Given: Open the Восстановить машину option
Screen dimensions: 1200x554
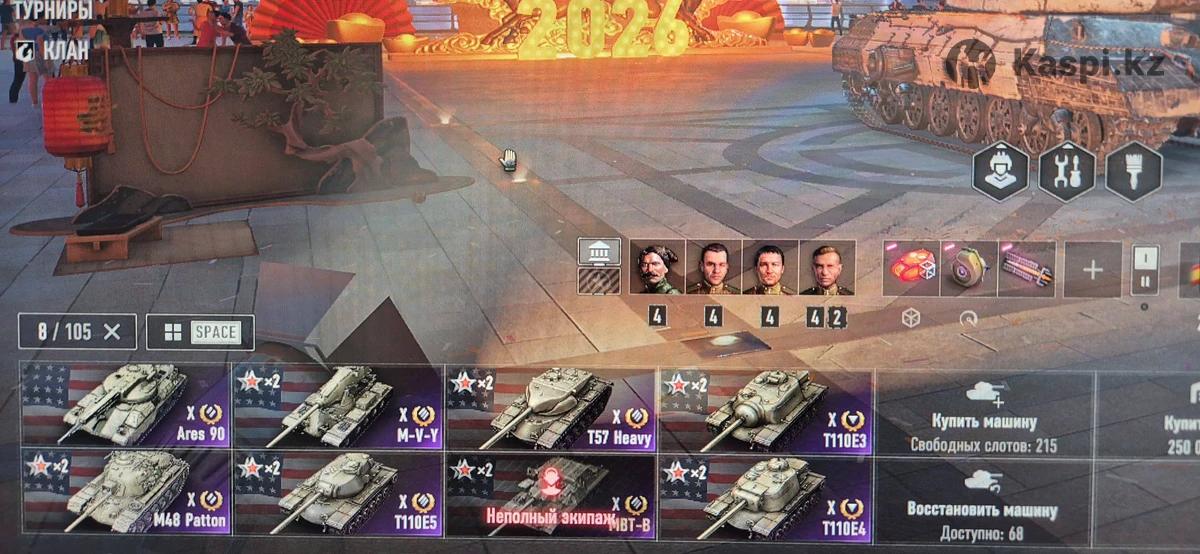Looking at the screenshot, I should coord(984,497).
